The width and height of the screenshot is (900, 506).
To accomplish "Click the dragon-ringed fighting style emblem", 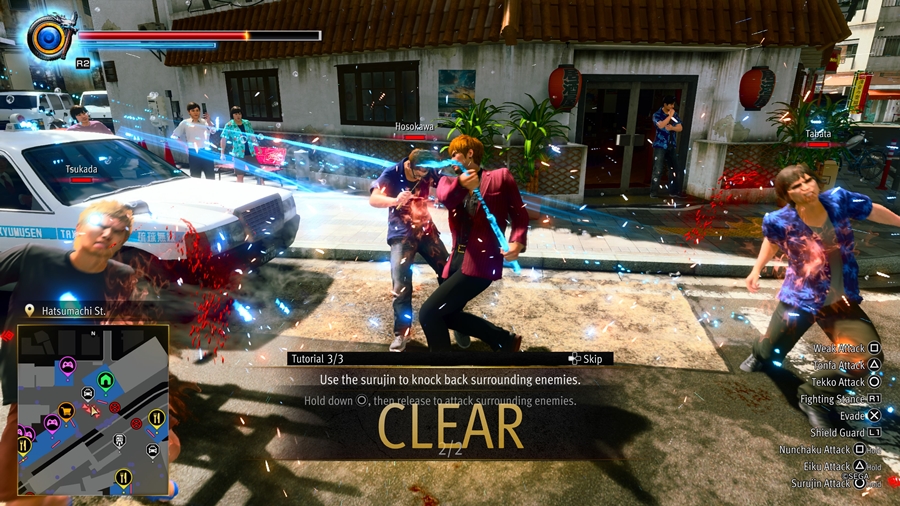I will click(x=47, y=38).
